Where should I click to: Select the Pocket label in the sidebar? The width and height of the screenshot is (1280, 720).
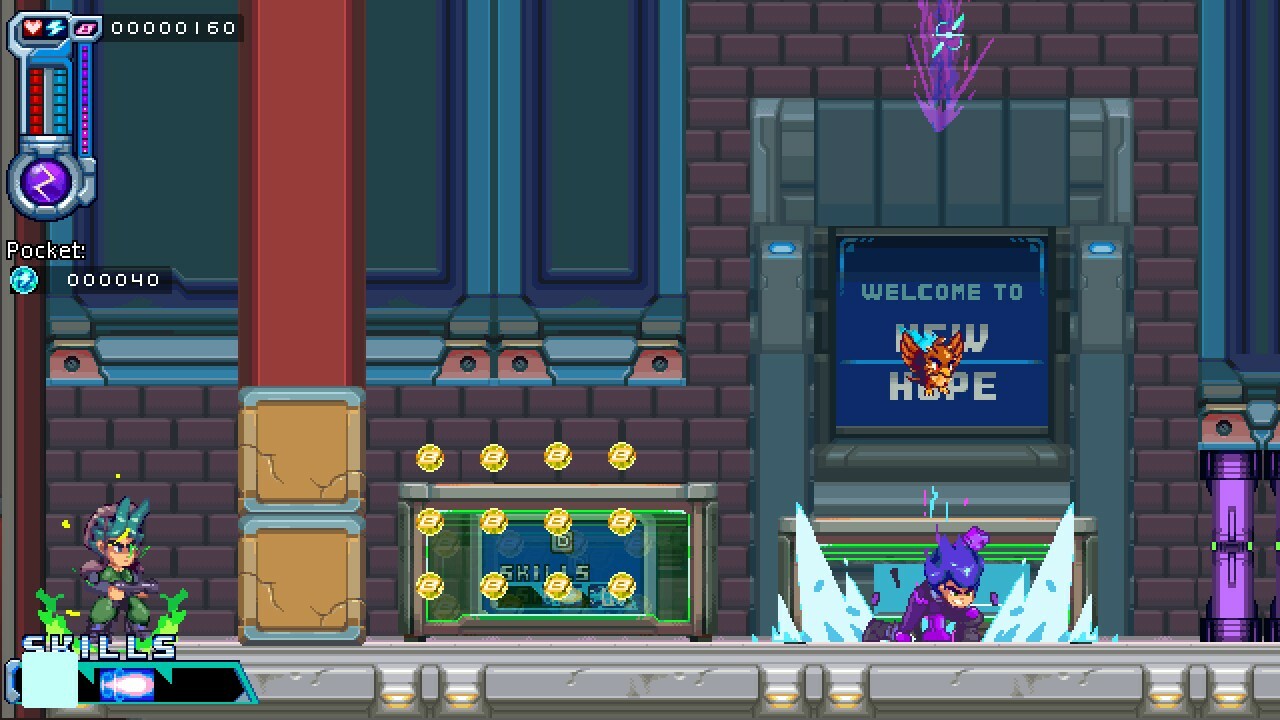click(x=44, y=250)
